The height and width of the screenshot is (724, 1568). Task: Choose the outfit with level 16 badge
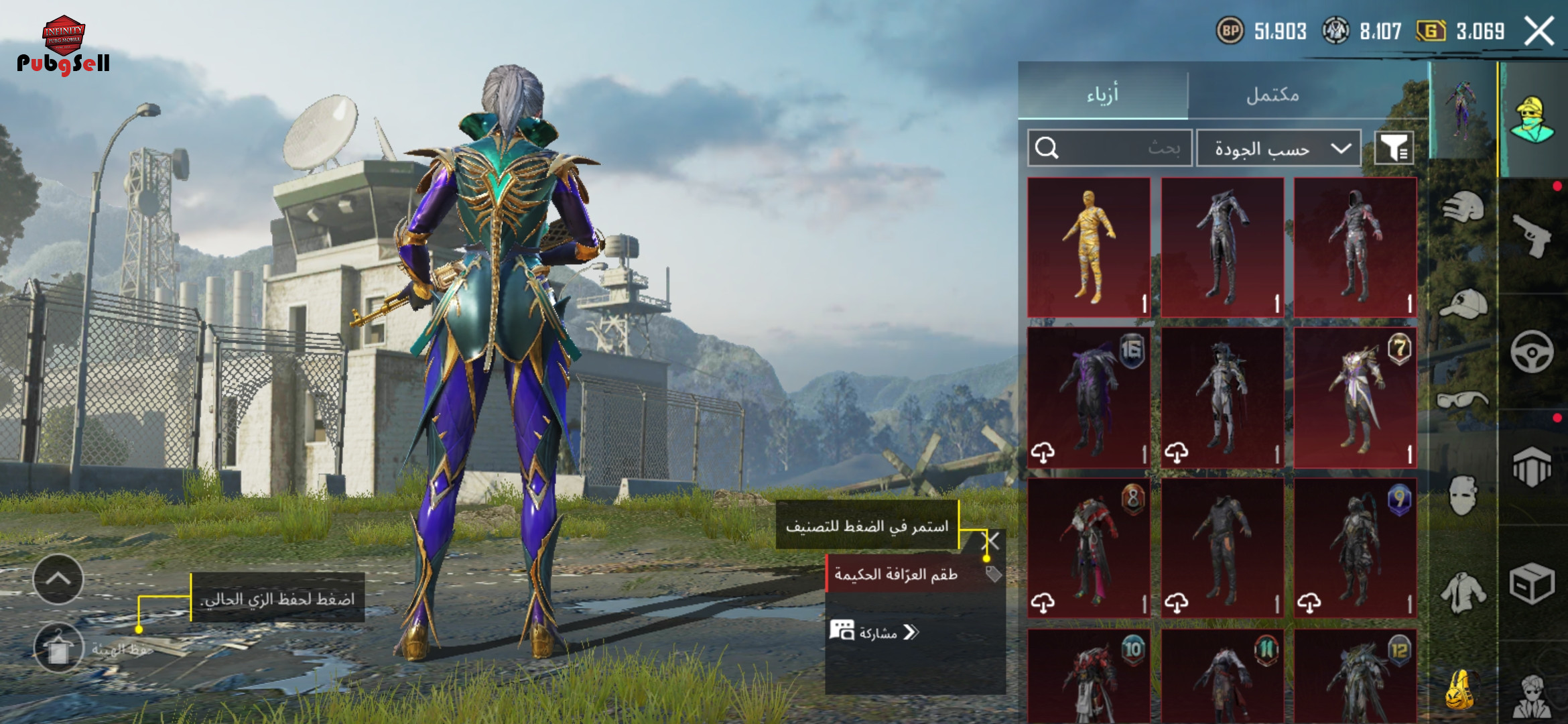tap(1089, 398)
